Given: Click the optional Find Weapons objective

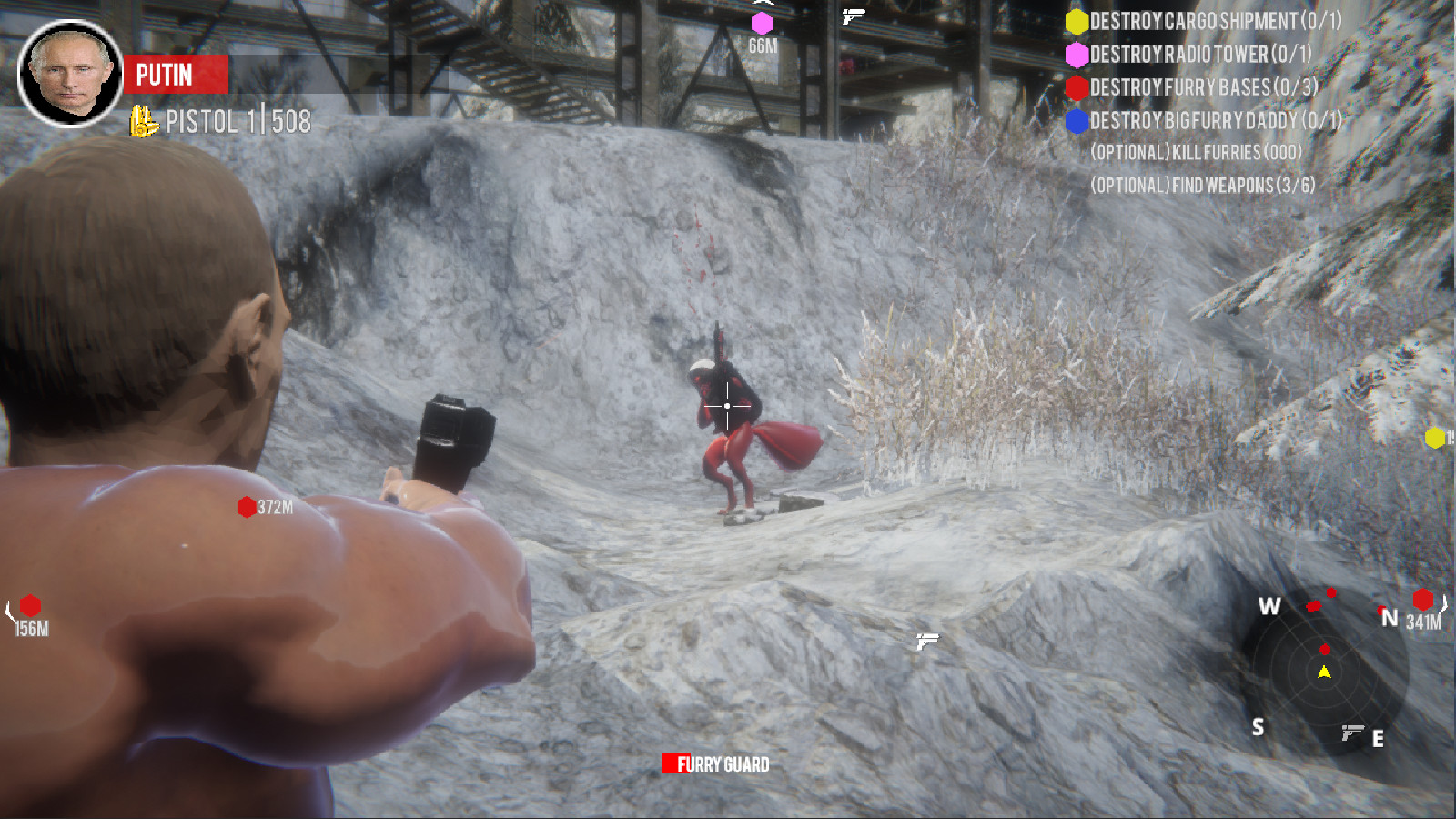Looking at the screenshot, I should (x=1202, y=185).
